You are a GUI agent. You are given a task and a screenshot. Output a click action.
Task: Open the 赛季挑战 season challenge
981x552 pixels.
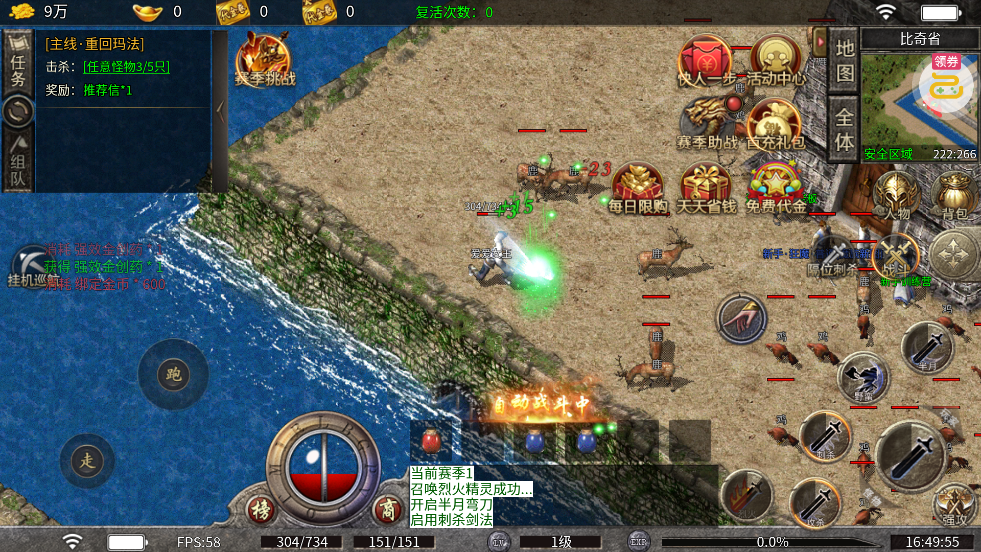(265, 60)
